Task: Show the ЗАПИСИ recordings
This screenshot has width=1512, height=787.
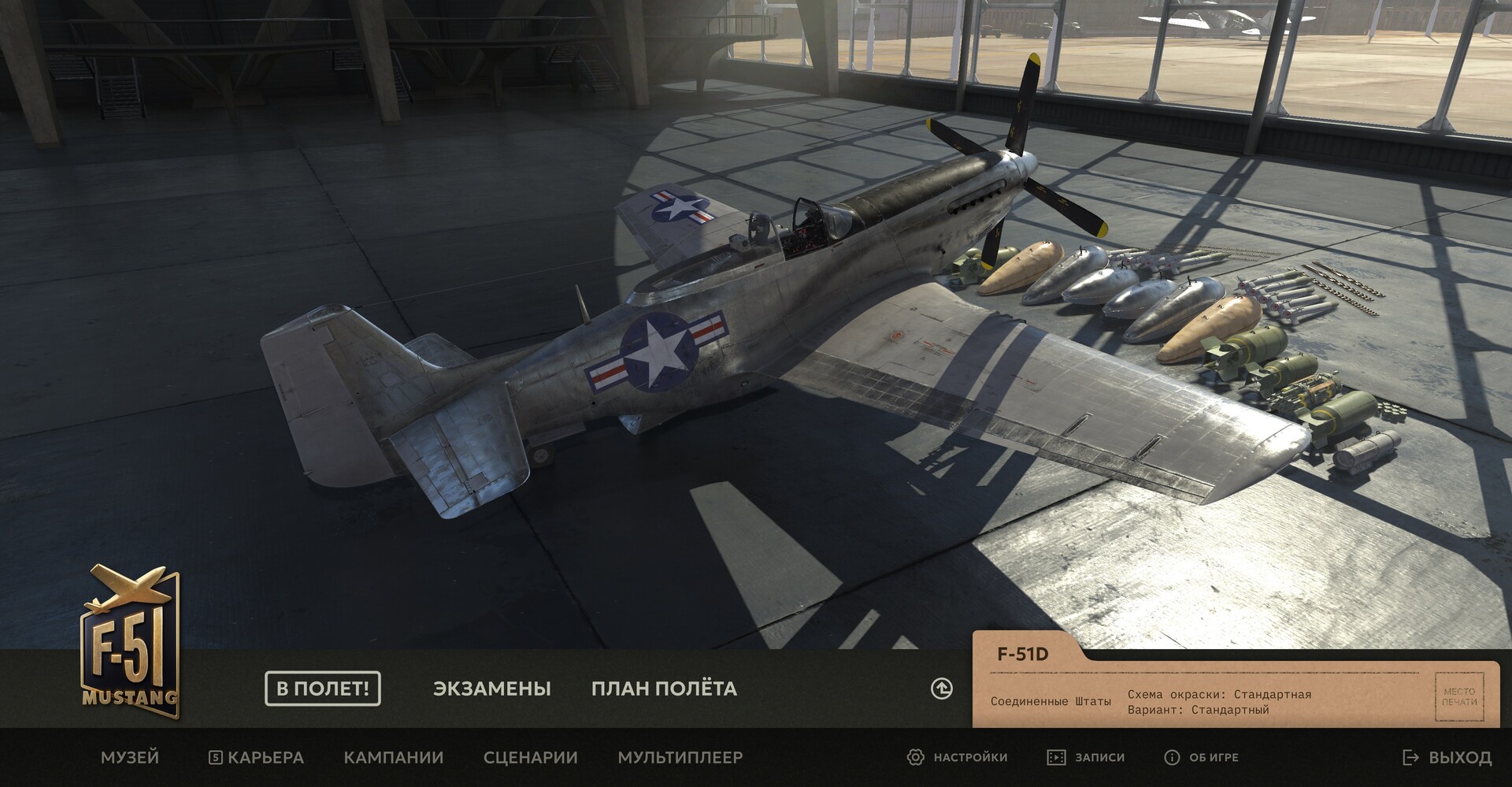Action: 1086,757
